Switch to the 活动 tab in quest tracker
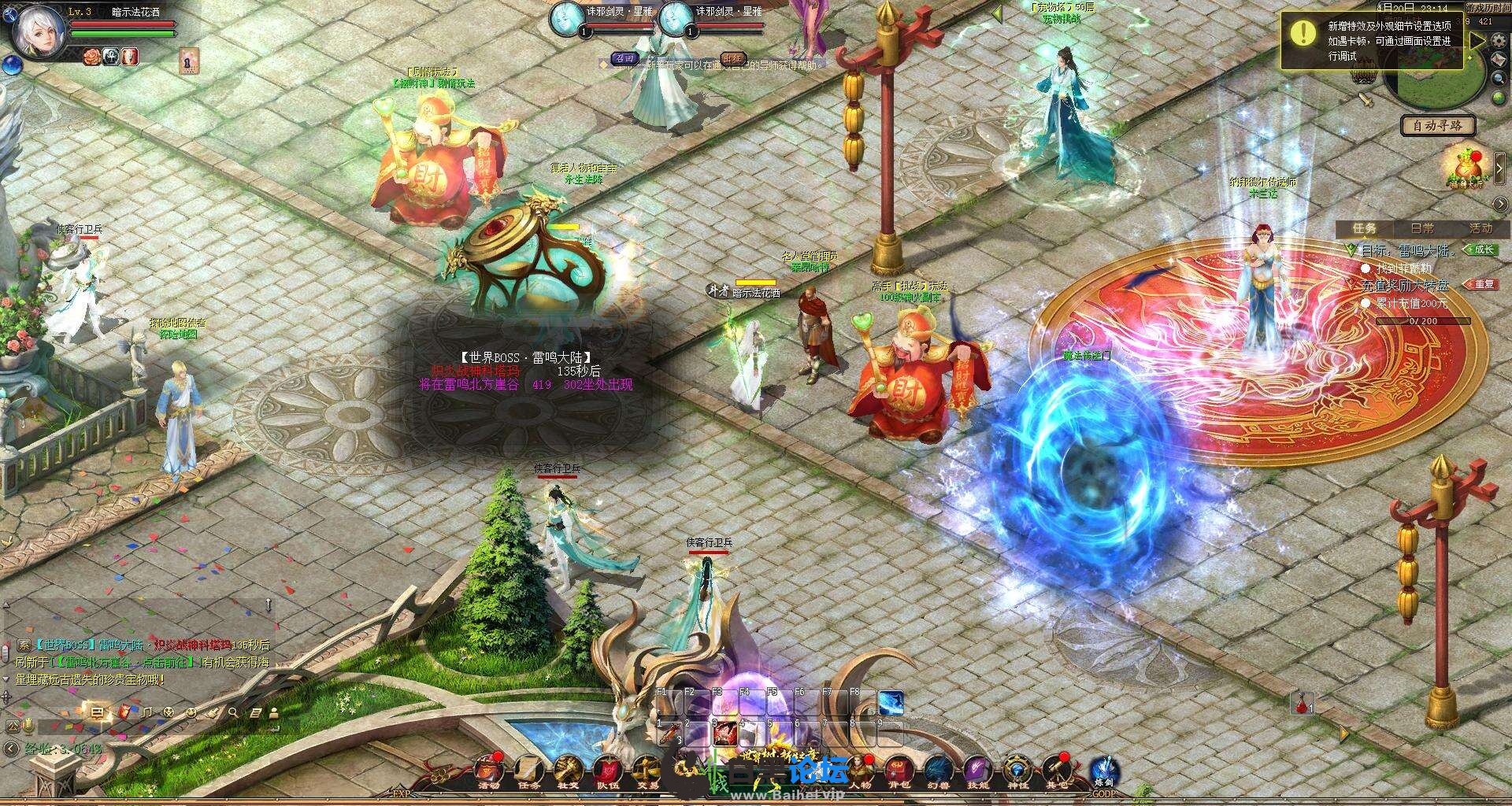This screenshot has height=806, width=1512. pyautogui.click(x=1480, y=228)
